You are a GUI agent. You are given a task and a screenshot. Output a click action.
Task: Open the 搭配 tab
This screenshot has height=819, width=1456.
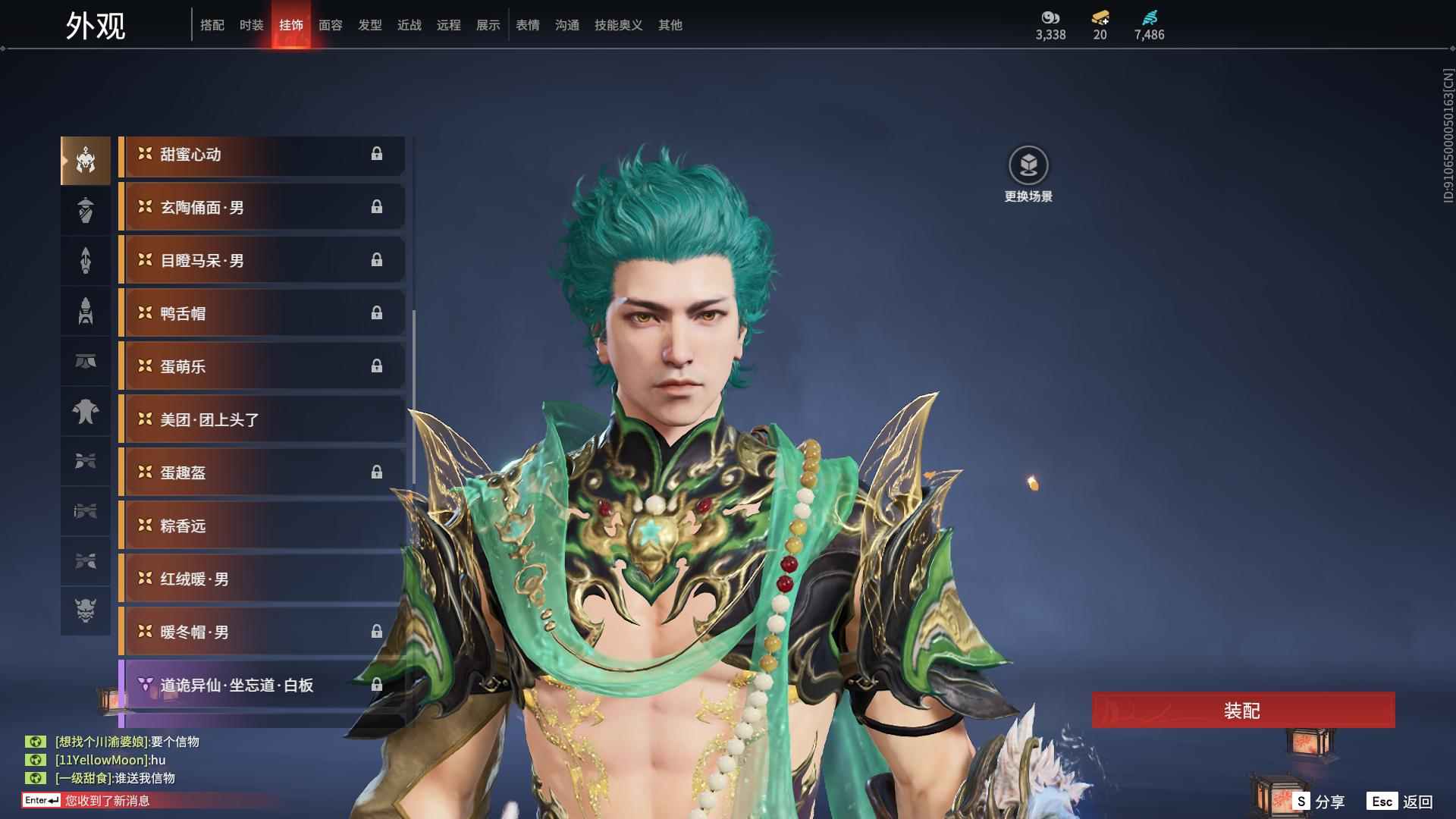pos(212,25)
